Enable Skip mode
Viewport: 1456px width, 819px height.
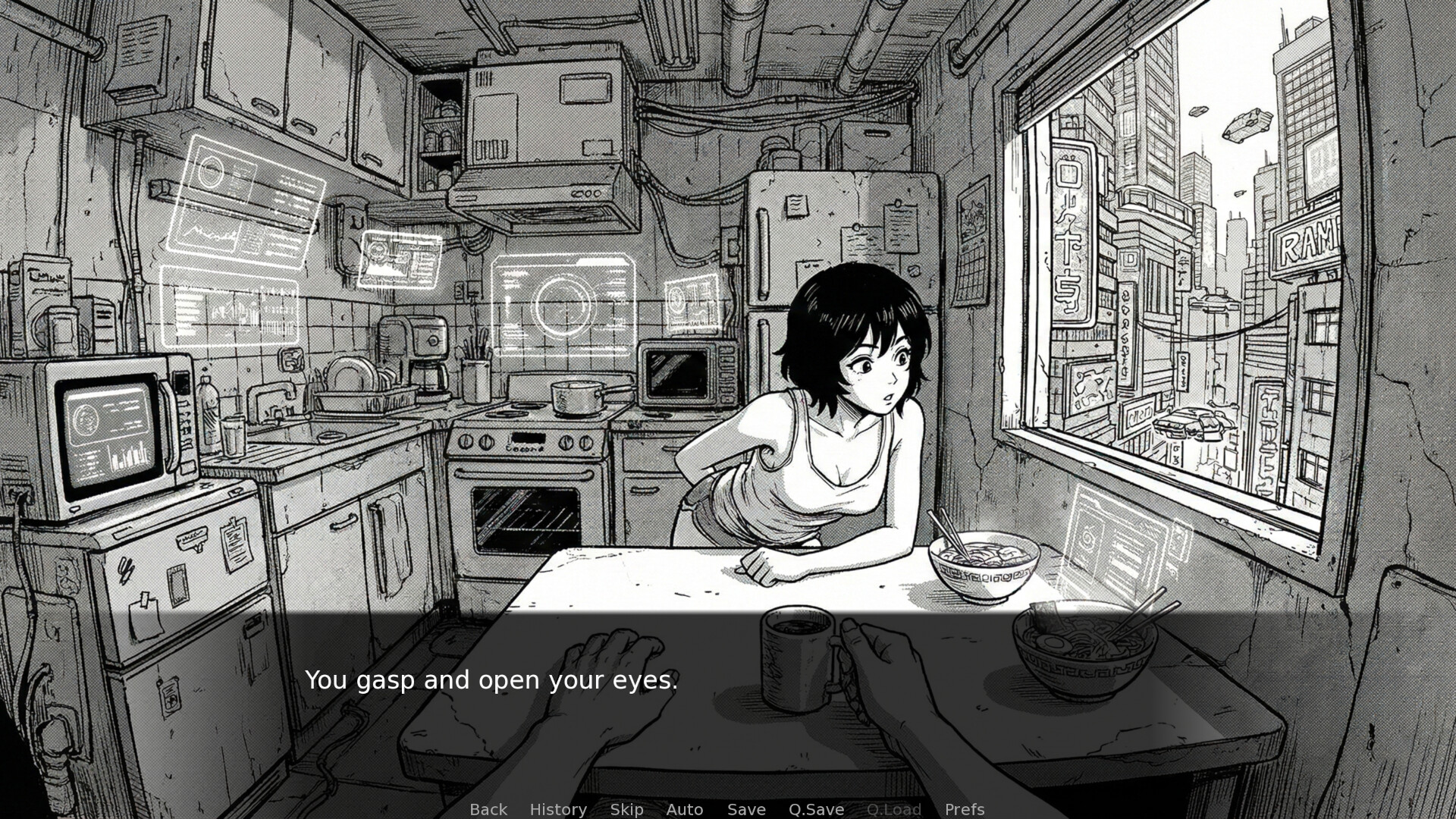coord(626,809)
